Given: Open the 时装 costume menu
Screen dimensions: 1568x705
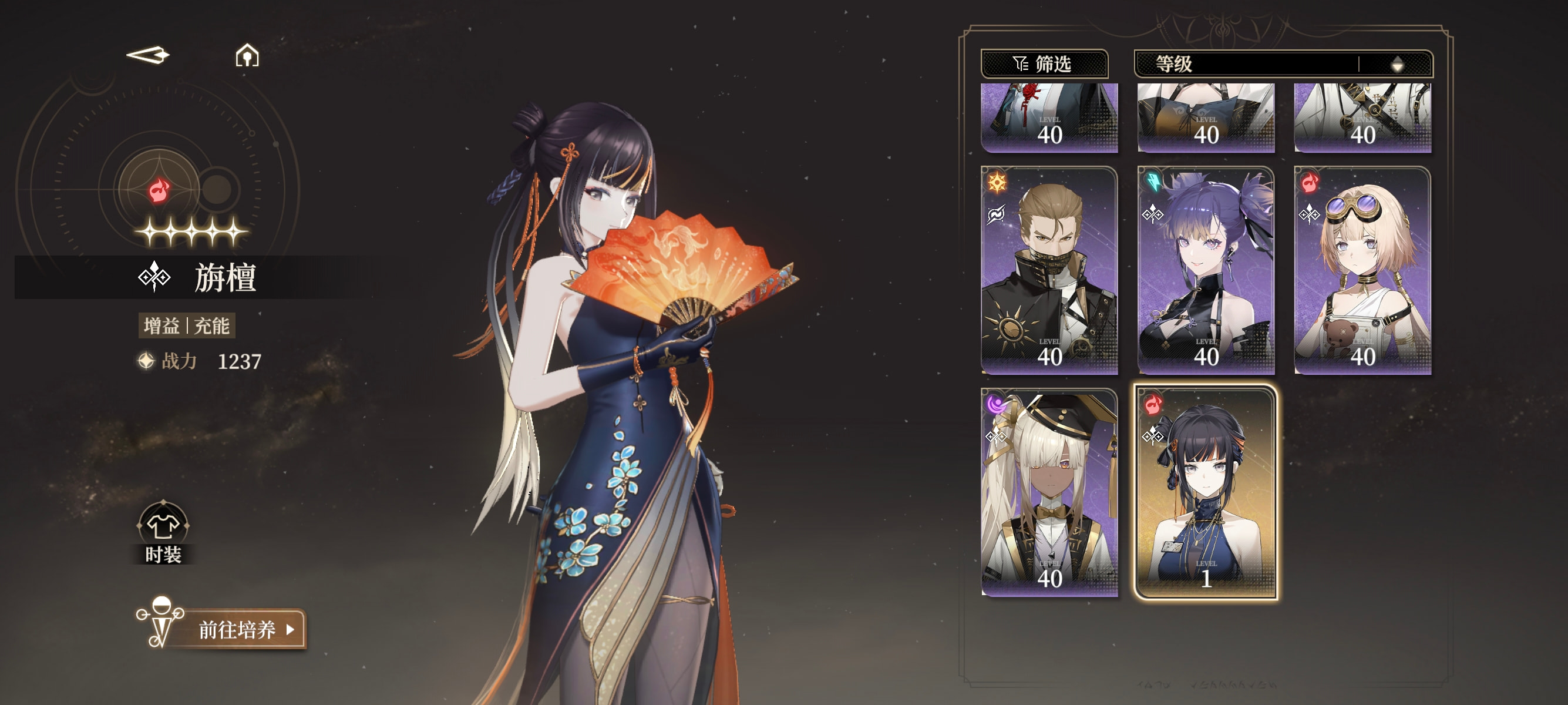Looking at the screenshot, I should [163, 533].
